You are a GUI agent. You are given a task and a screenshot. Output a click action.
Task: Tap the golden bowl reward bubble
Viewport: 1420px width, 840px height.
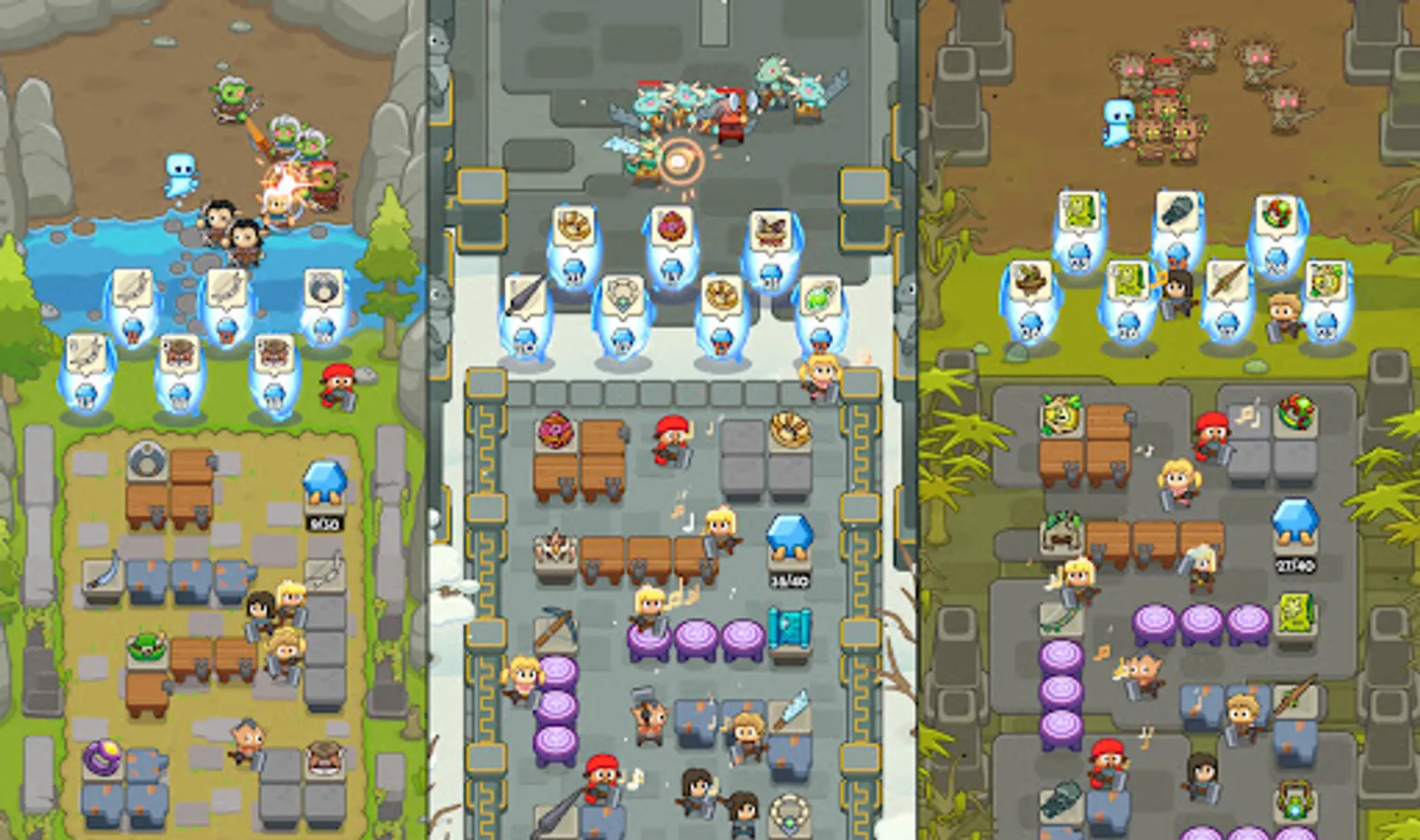click(574, 226)
